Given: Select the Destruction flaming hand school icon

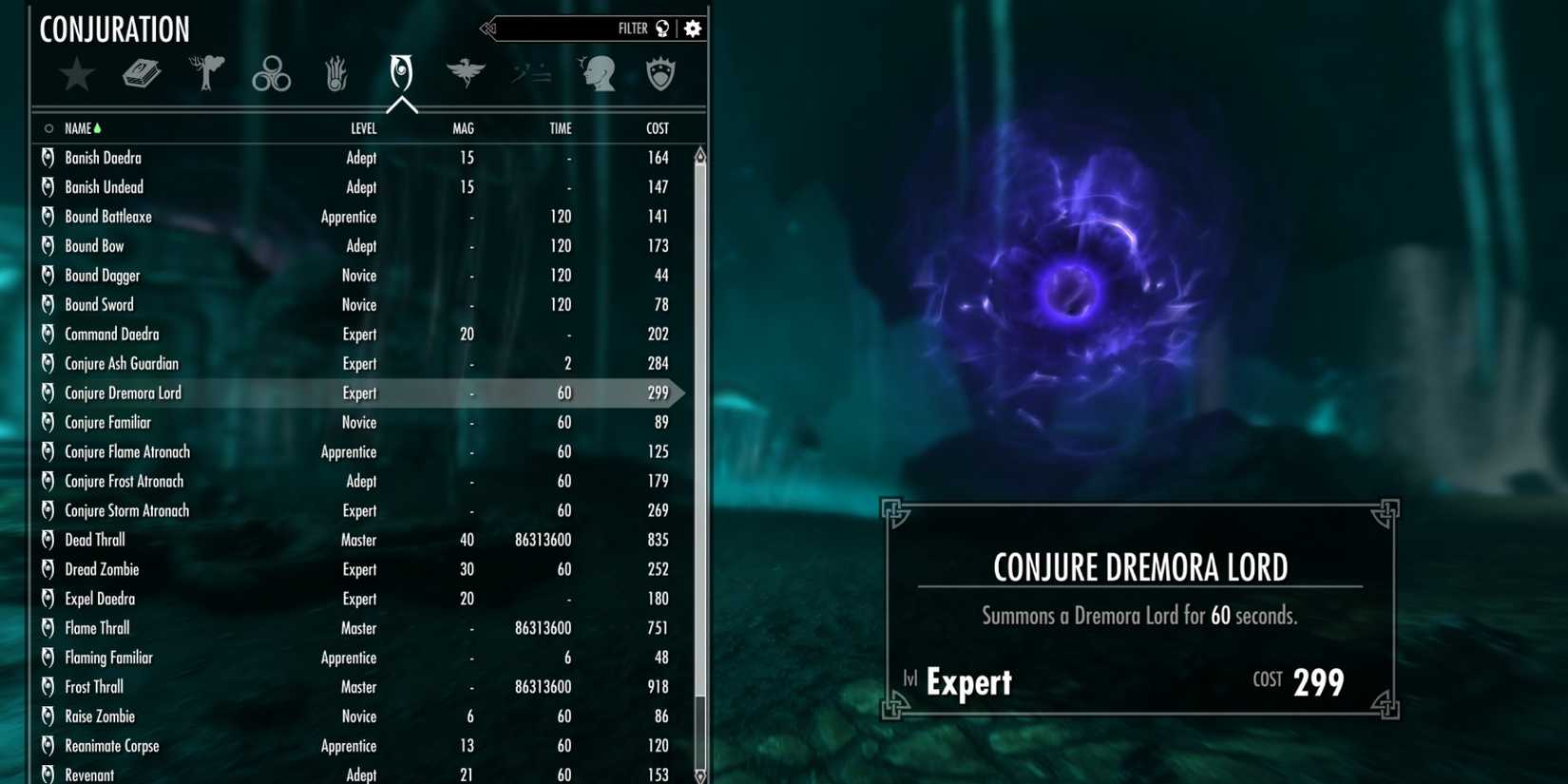Looking at the screenshot, I should (x=335, y=73).
